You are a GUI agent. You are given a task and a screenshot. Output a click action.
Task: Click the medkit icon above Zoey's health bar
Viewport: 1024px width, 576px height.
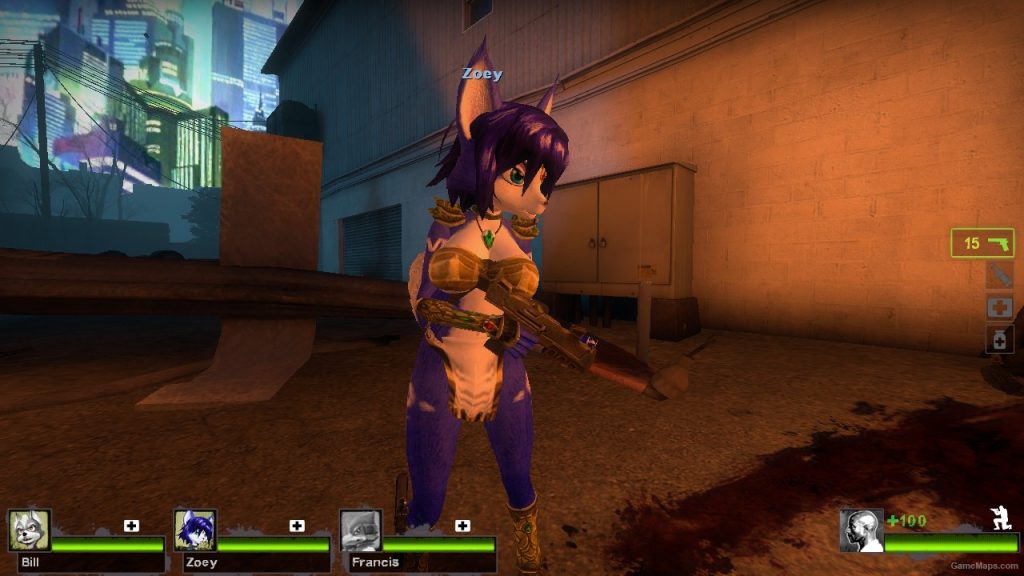pyautogui.click(x=297, y=525)
